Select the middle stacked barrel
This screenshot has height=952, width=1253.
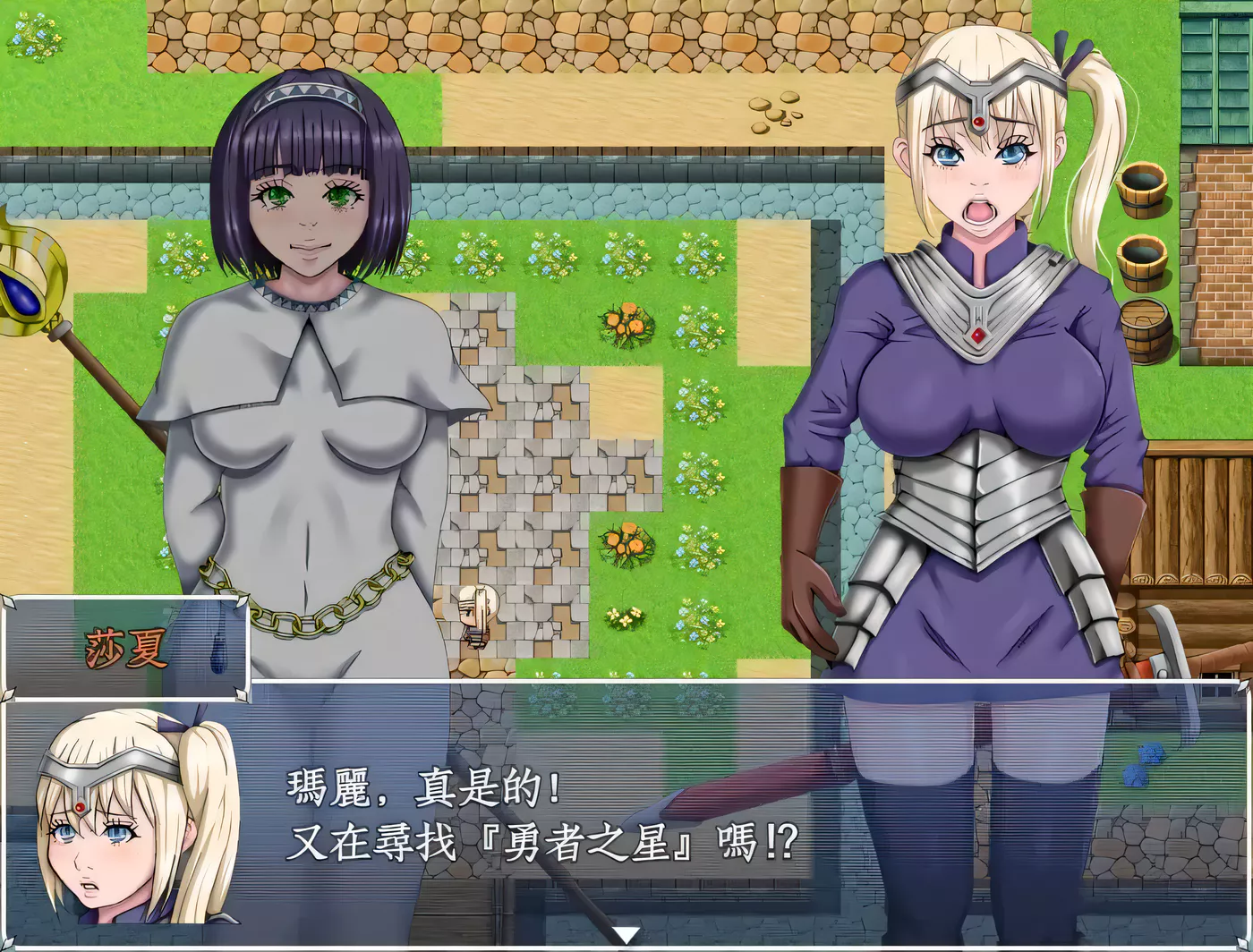[x=1143, y=264]
